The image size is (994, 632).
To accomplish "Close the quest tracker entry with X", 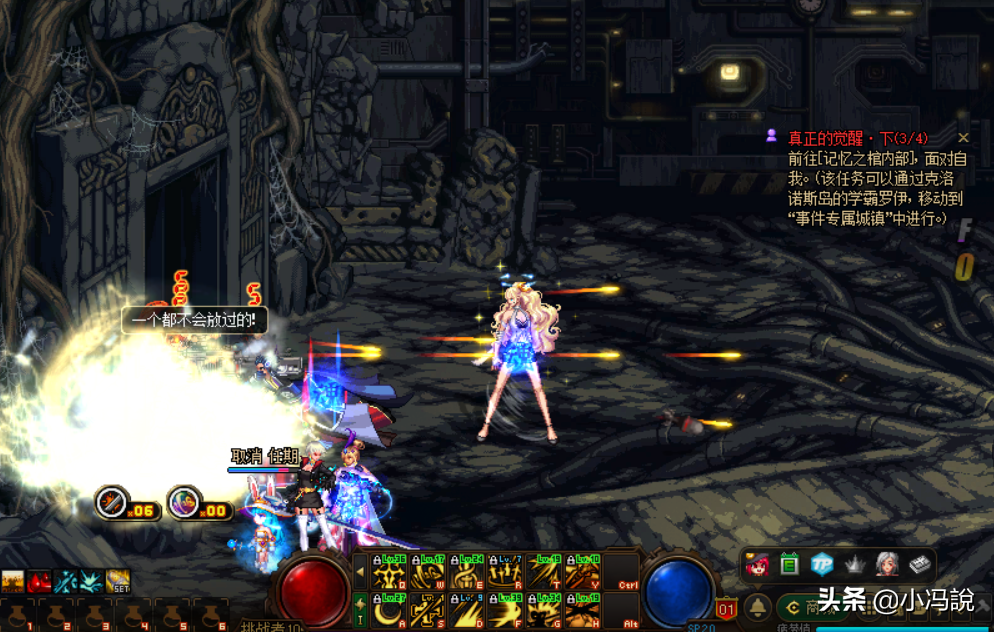I will [963, 138].
